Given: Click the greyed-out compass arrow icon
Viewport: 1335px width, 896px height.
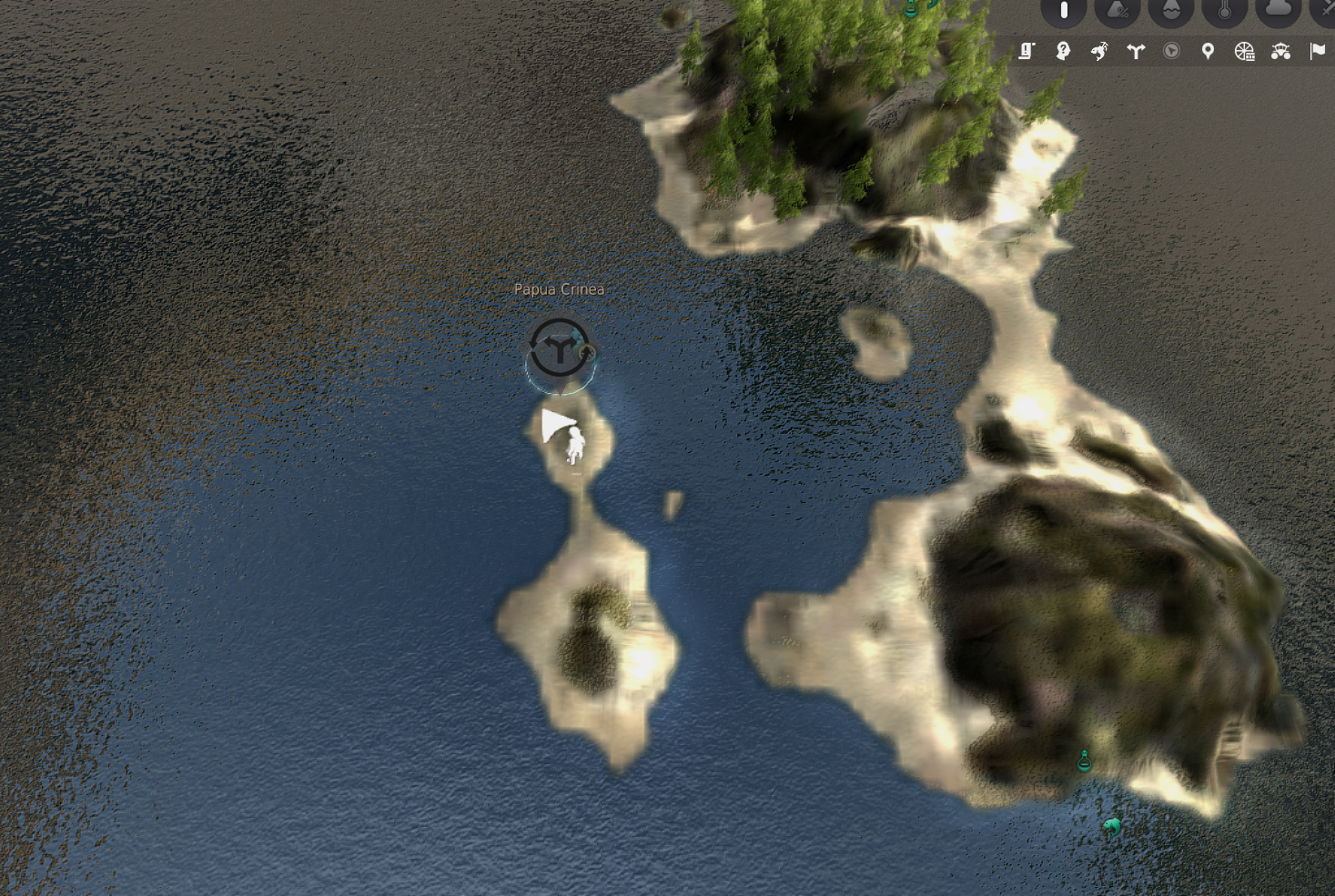Looking at the screenshot, I should 1171,51.
